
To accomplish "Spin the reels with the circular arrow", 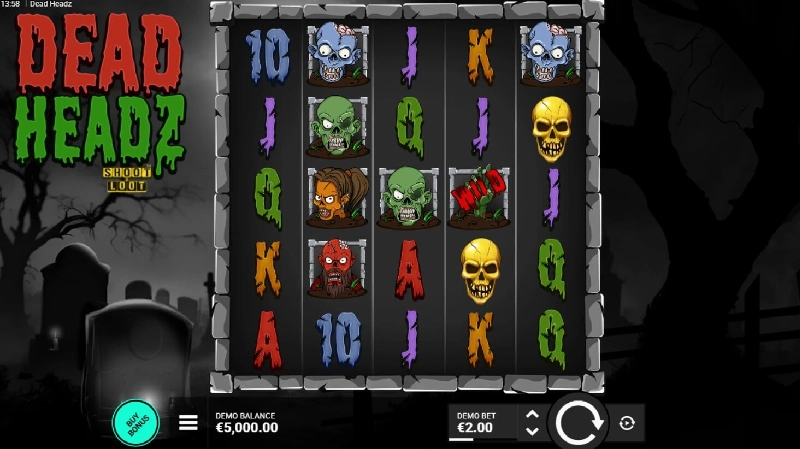I will (x=577, y=422).
